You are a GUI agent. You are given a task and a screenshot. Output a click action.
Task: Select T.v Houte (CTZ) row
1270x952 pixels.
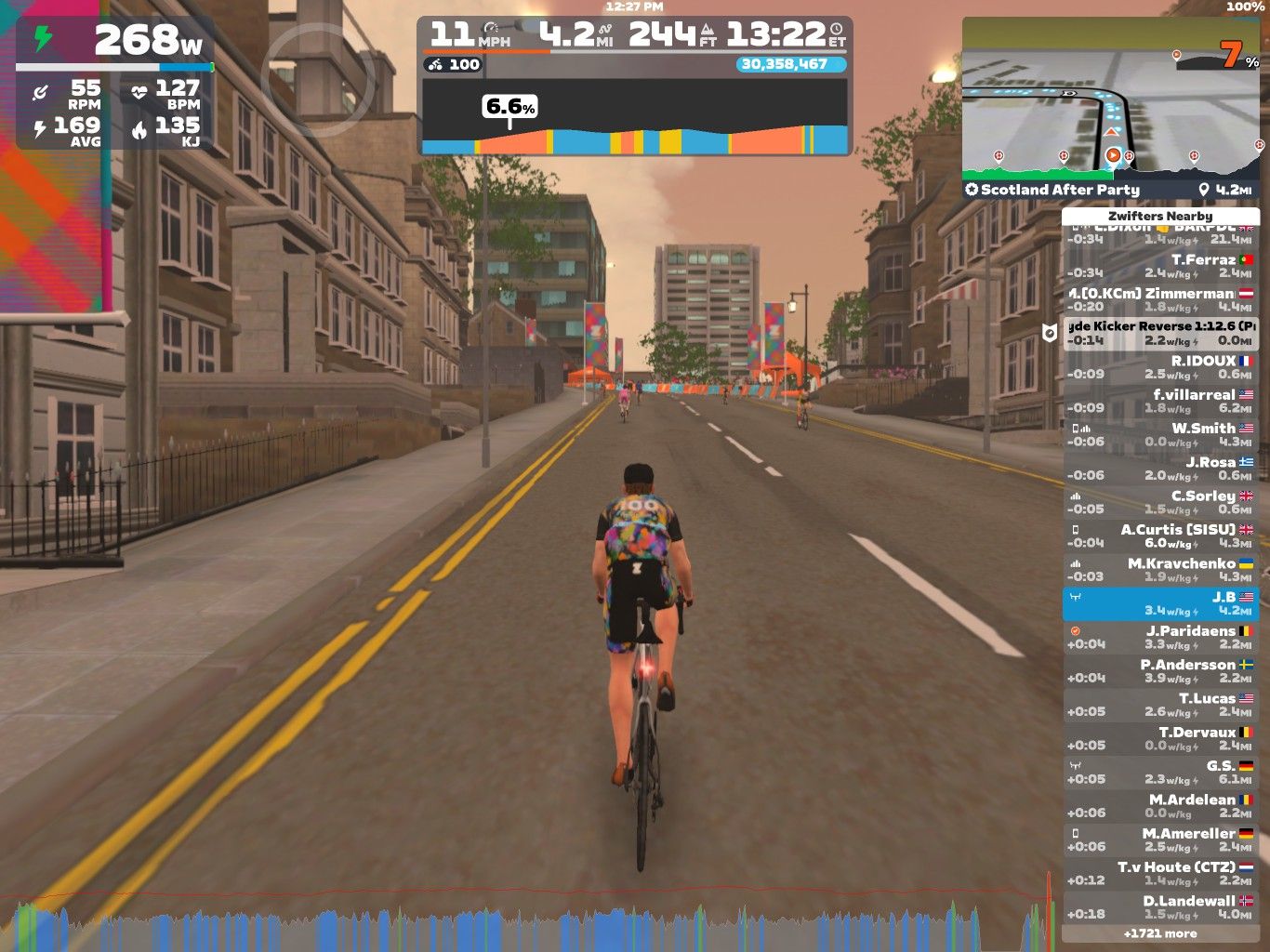pyautogui.click(x=1159, y=874)
